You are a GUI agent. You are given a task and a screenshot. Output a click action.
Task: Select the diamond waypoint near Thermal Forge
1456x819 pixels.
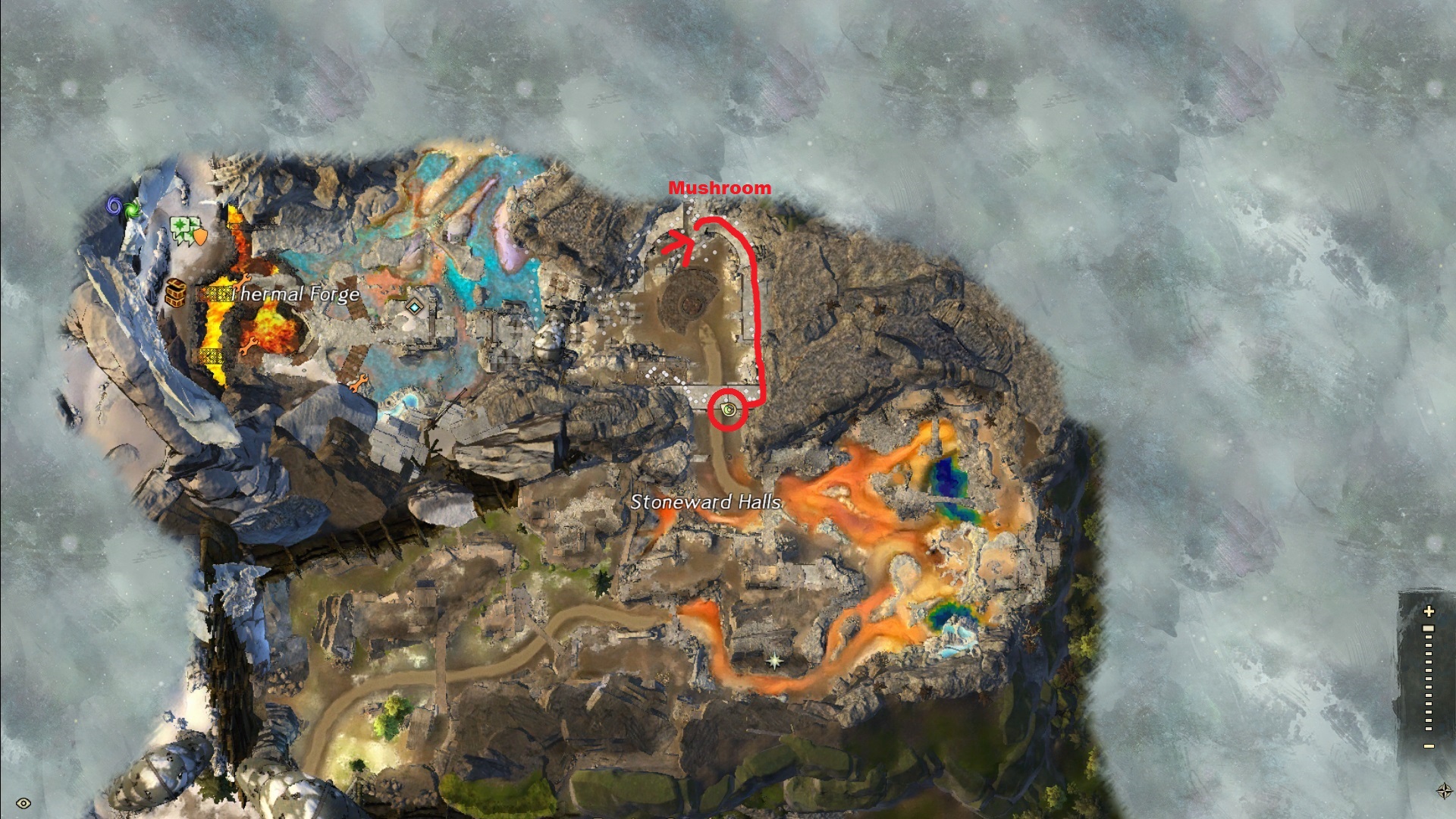[x=413, y=308]
